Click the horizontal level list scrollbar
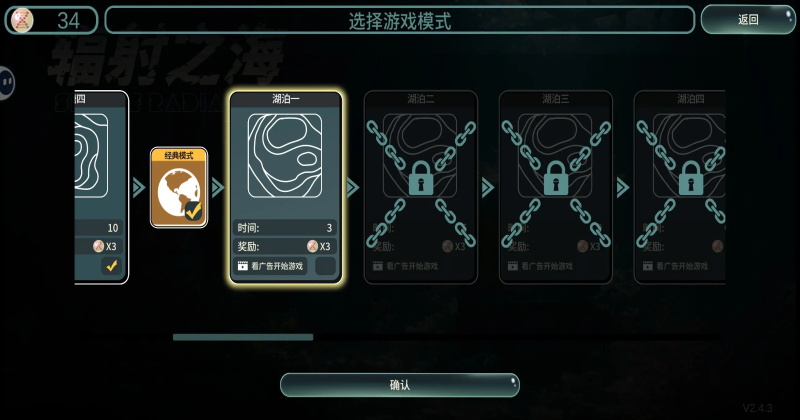 coord(243,337)
